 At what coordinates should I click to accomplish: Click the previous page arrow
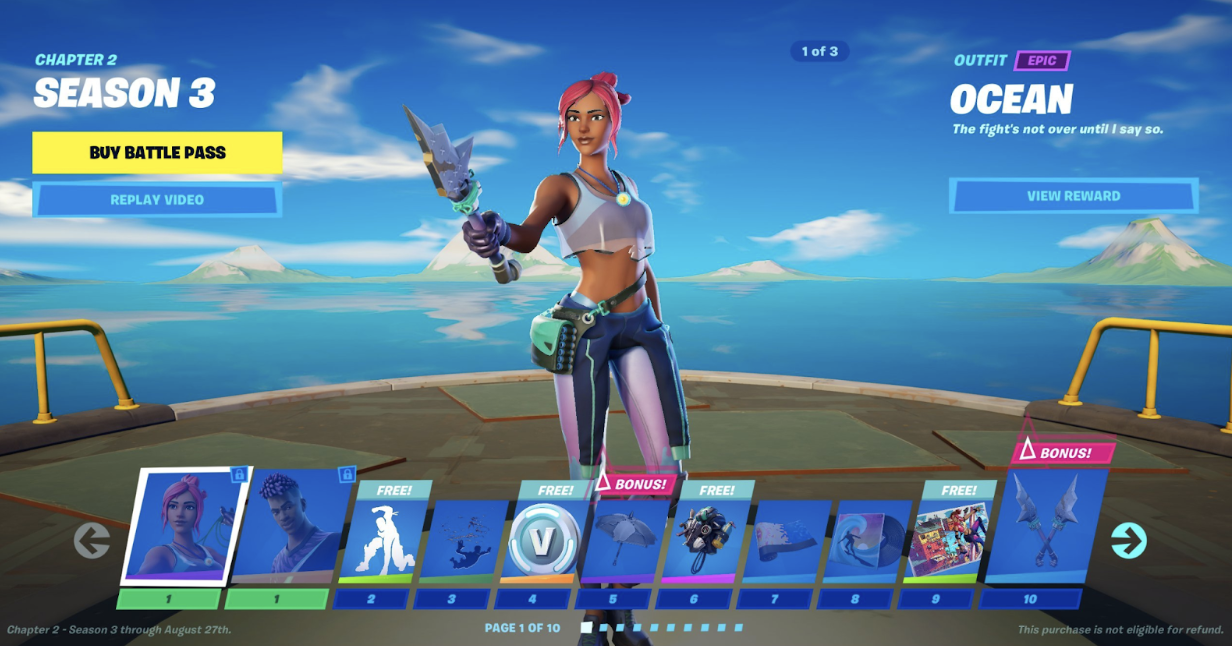click(x=92, y=541)
